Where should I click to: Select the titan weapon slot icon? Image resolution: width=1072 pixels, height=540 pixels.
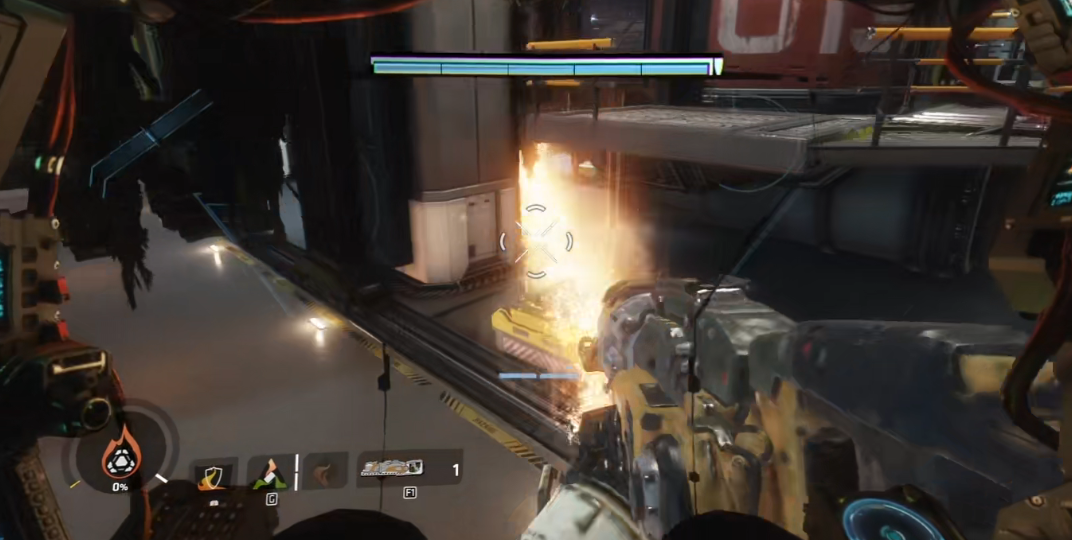[394, 468]
